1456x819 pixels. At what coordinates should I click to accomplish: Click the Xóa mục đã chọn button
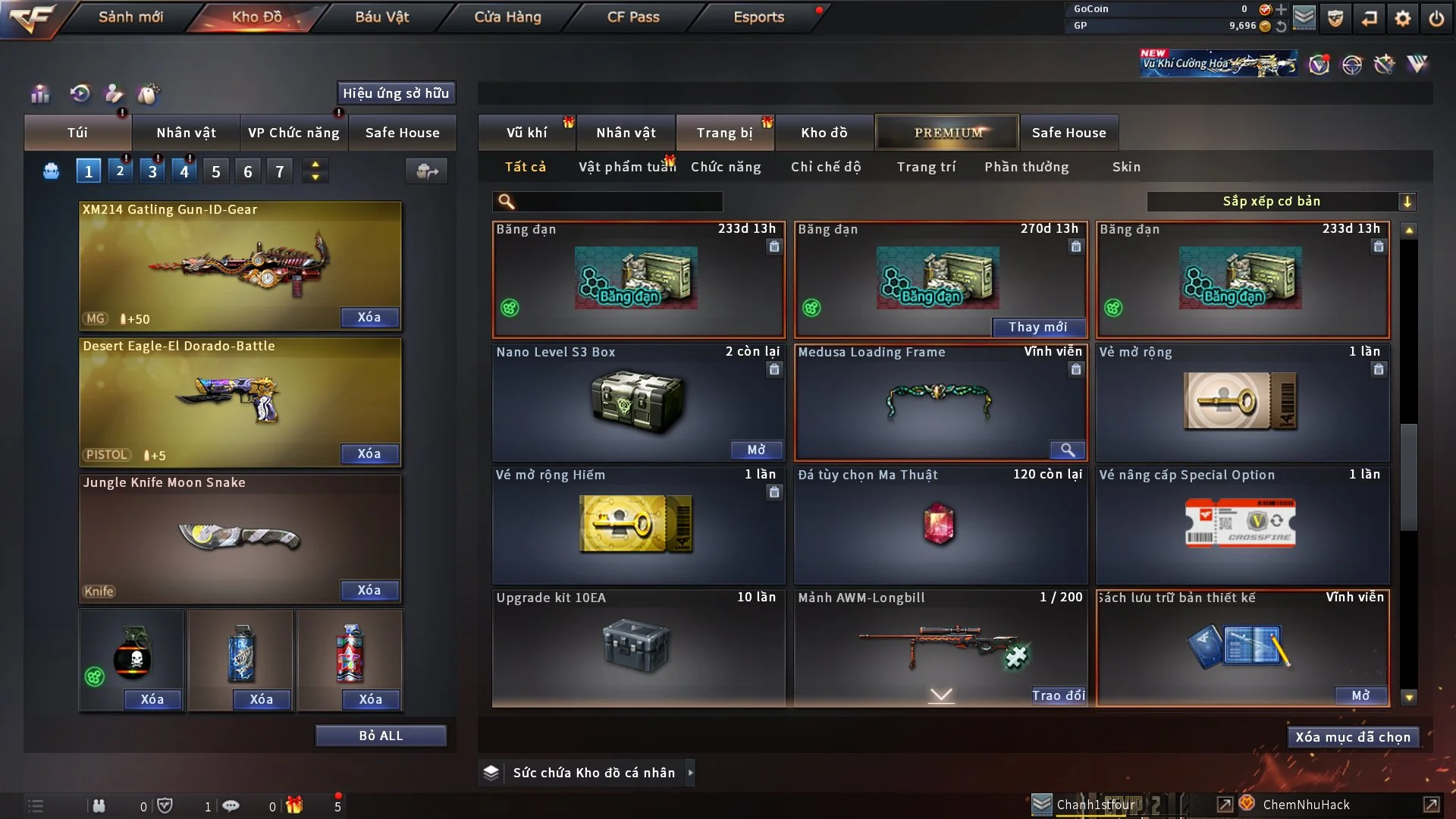1353,737
